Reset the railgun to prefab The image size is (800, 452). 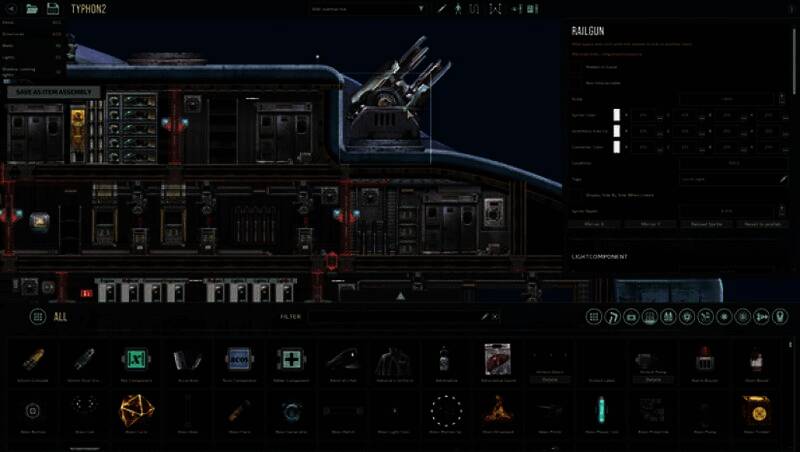760,224
